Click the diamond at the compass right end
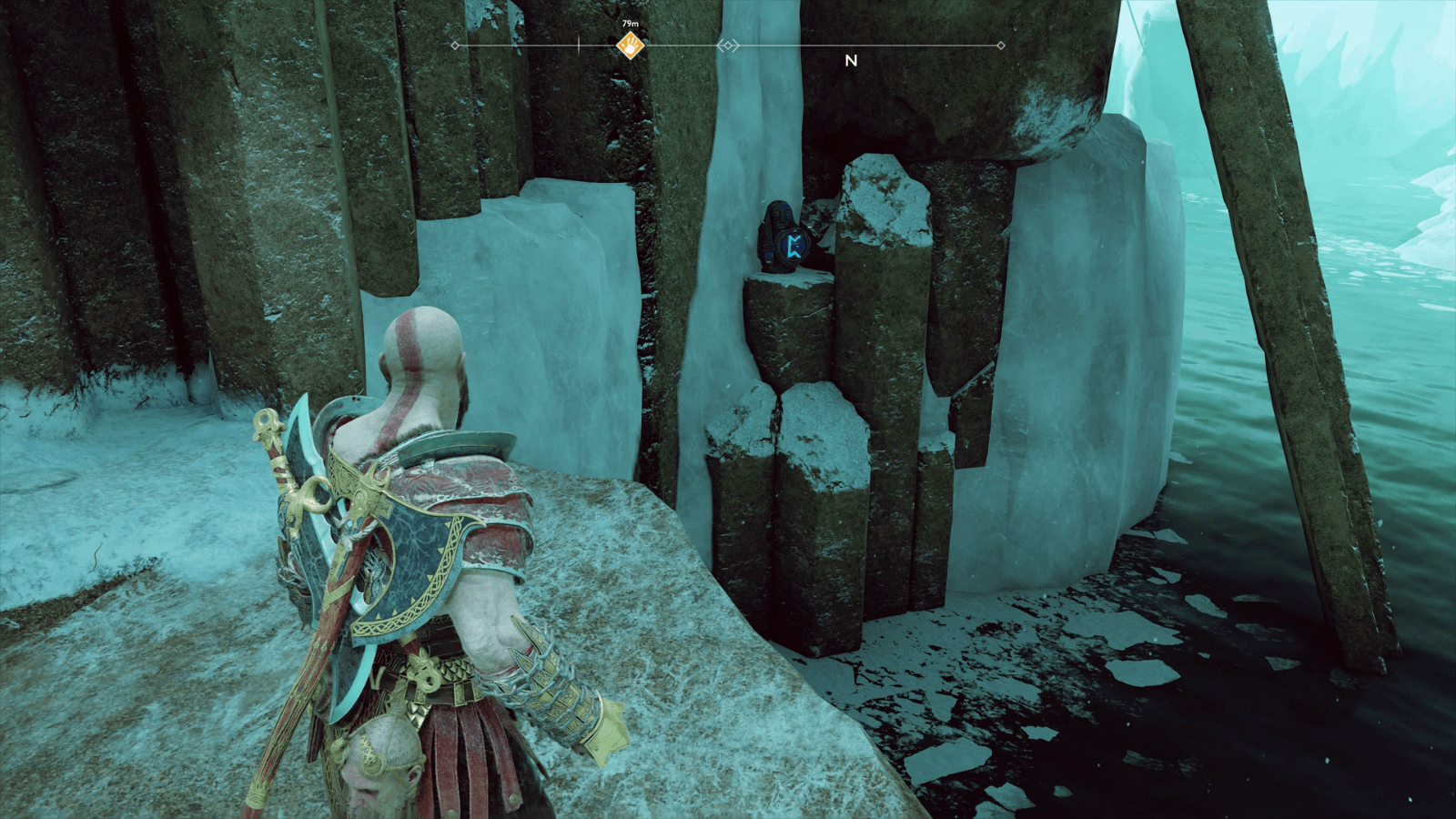1456x819 pixels. [x=1000, y=44]
